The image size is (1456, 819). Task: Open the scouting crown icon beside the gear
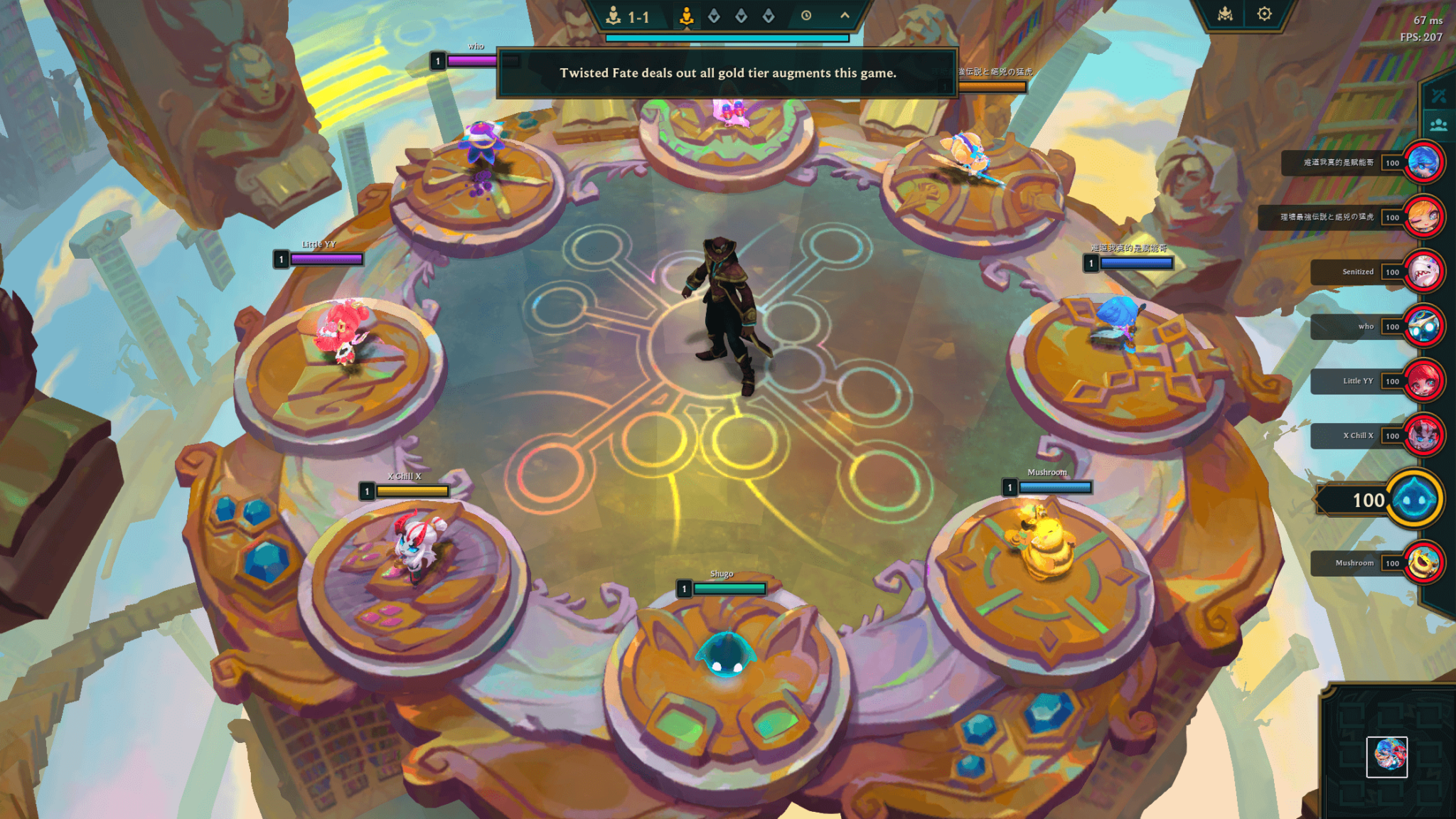(x=1226, y=14)
